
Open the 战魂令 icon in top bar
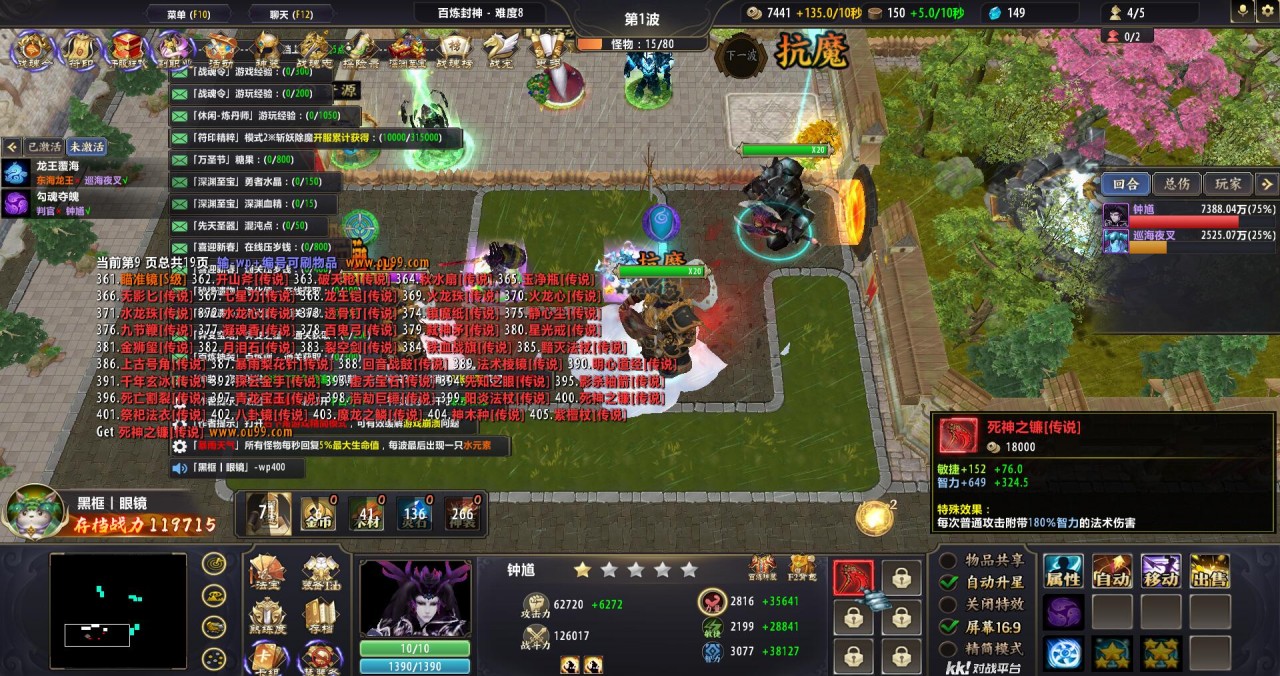coord(34,49)
